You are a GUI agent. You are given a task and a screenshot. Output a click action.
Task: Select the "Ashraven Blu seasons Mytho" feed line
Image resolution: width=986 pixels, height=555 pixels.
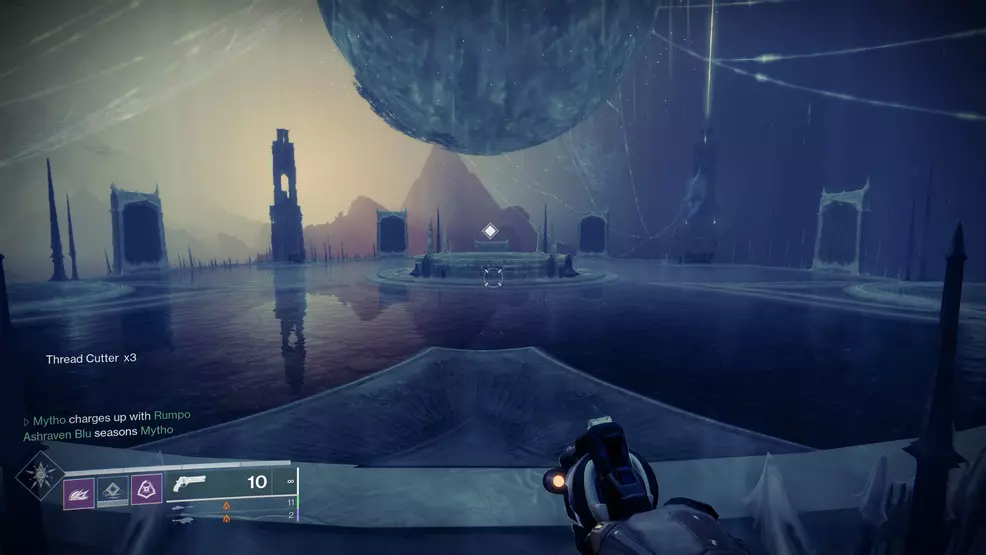point(98,430)
